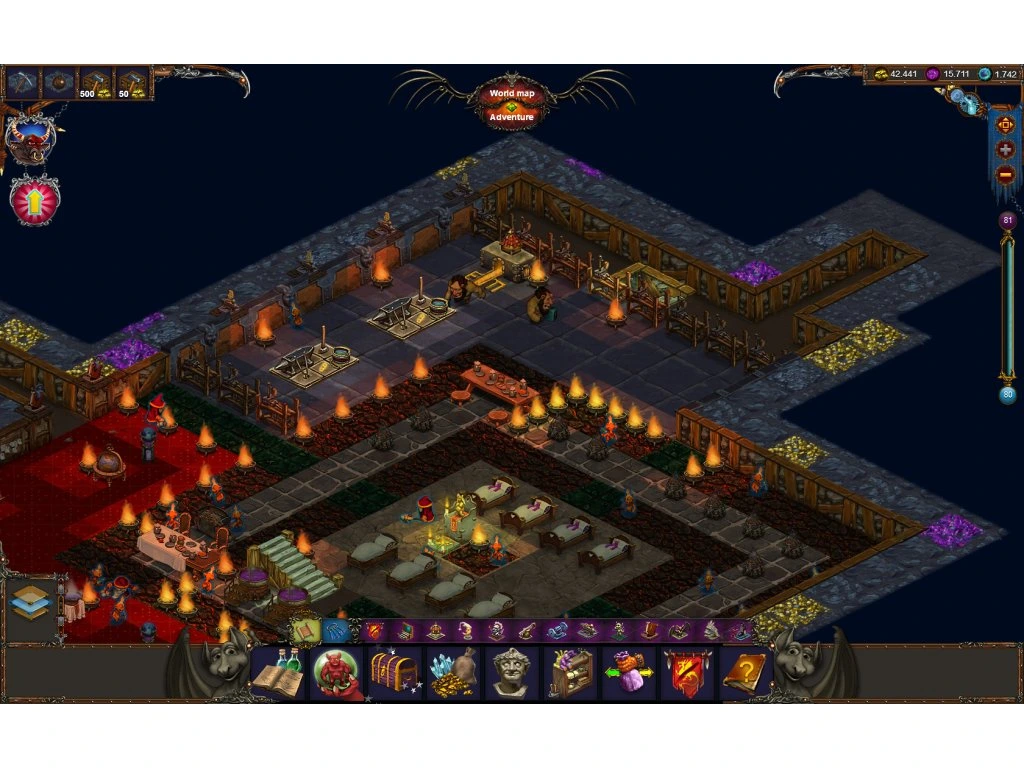Zoom out with the minus button
Screen dimensions: 1024x768
pos(1005,172)
